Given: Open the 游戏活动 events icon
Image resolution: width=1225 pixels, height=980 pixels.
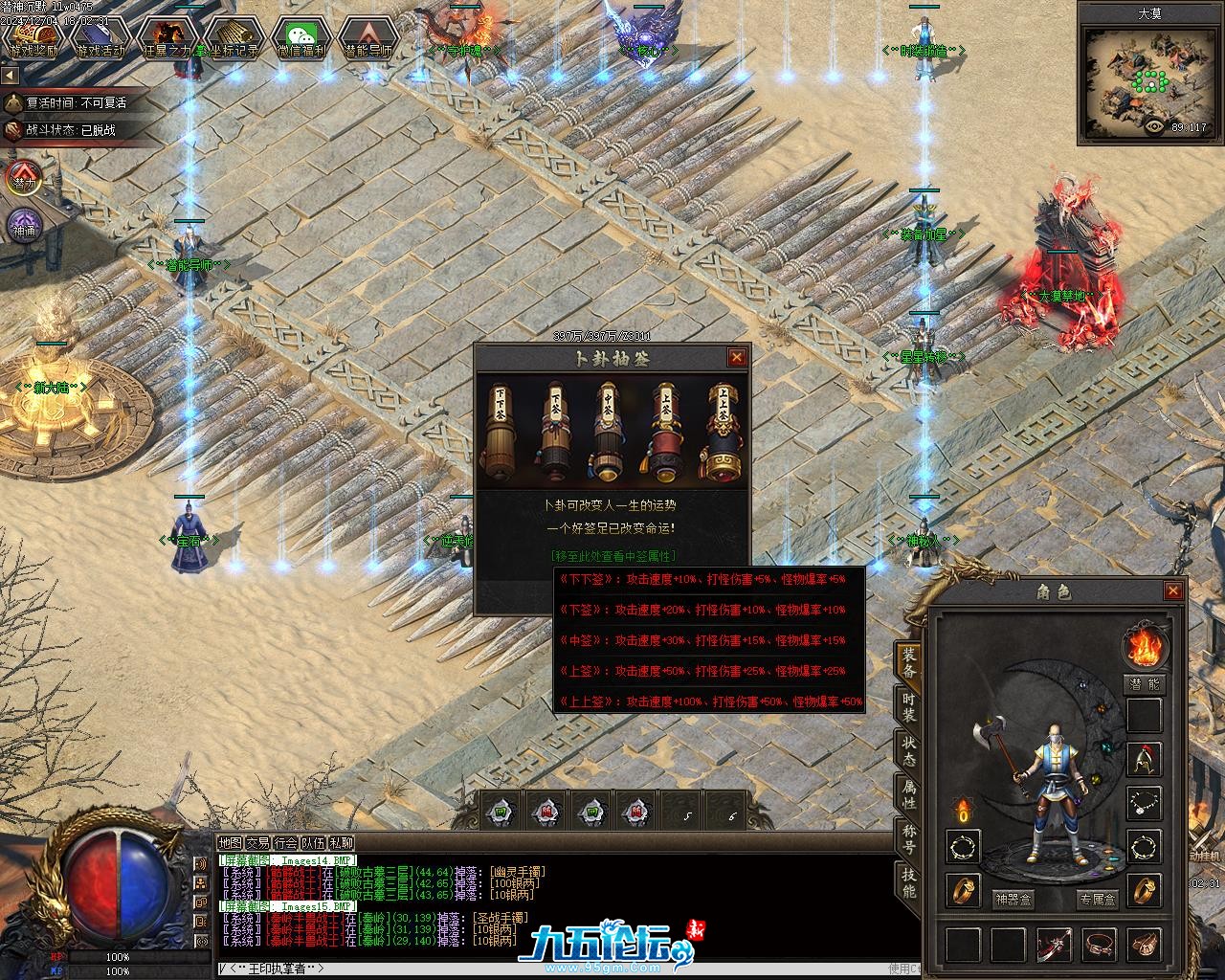Looking at the screenshot, I should pos(100,38).
